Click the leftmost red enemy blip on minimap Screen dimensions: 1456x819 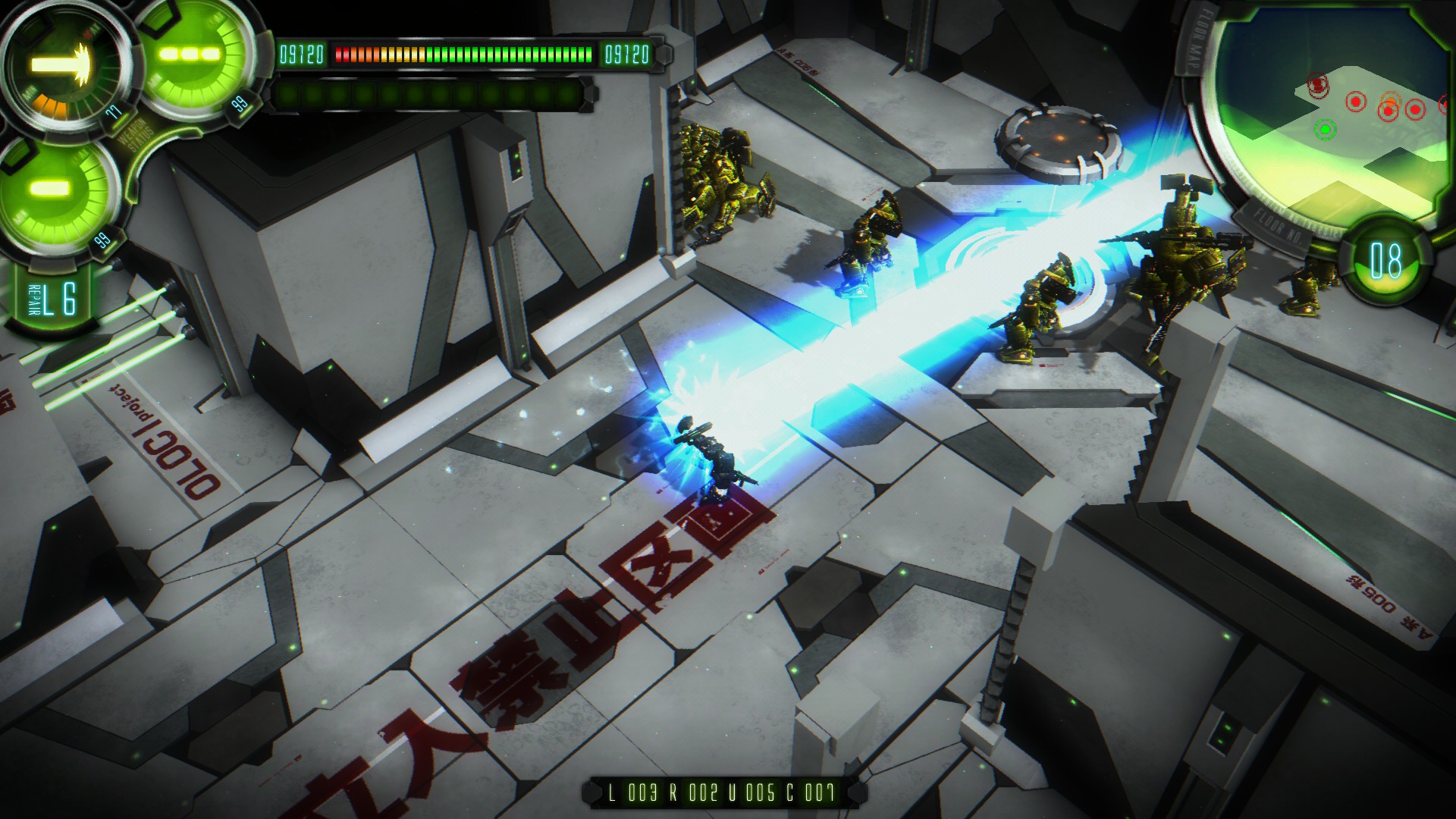[x=1317, y=84]
